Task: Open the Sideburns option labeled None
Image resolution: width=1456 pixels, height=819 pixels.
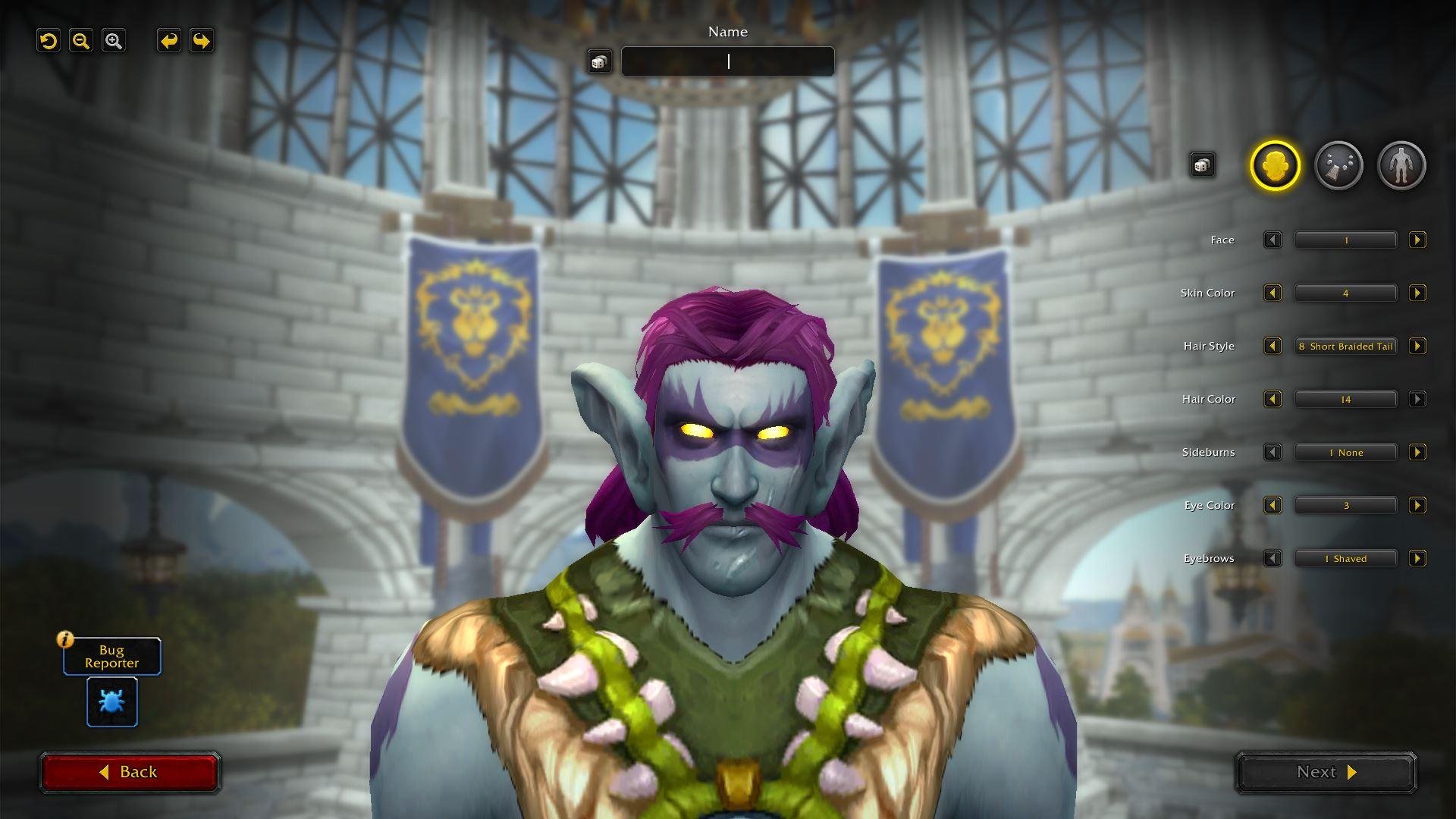Action: (1346, 452)
